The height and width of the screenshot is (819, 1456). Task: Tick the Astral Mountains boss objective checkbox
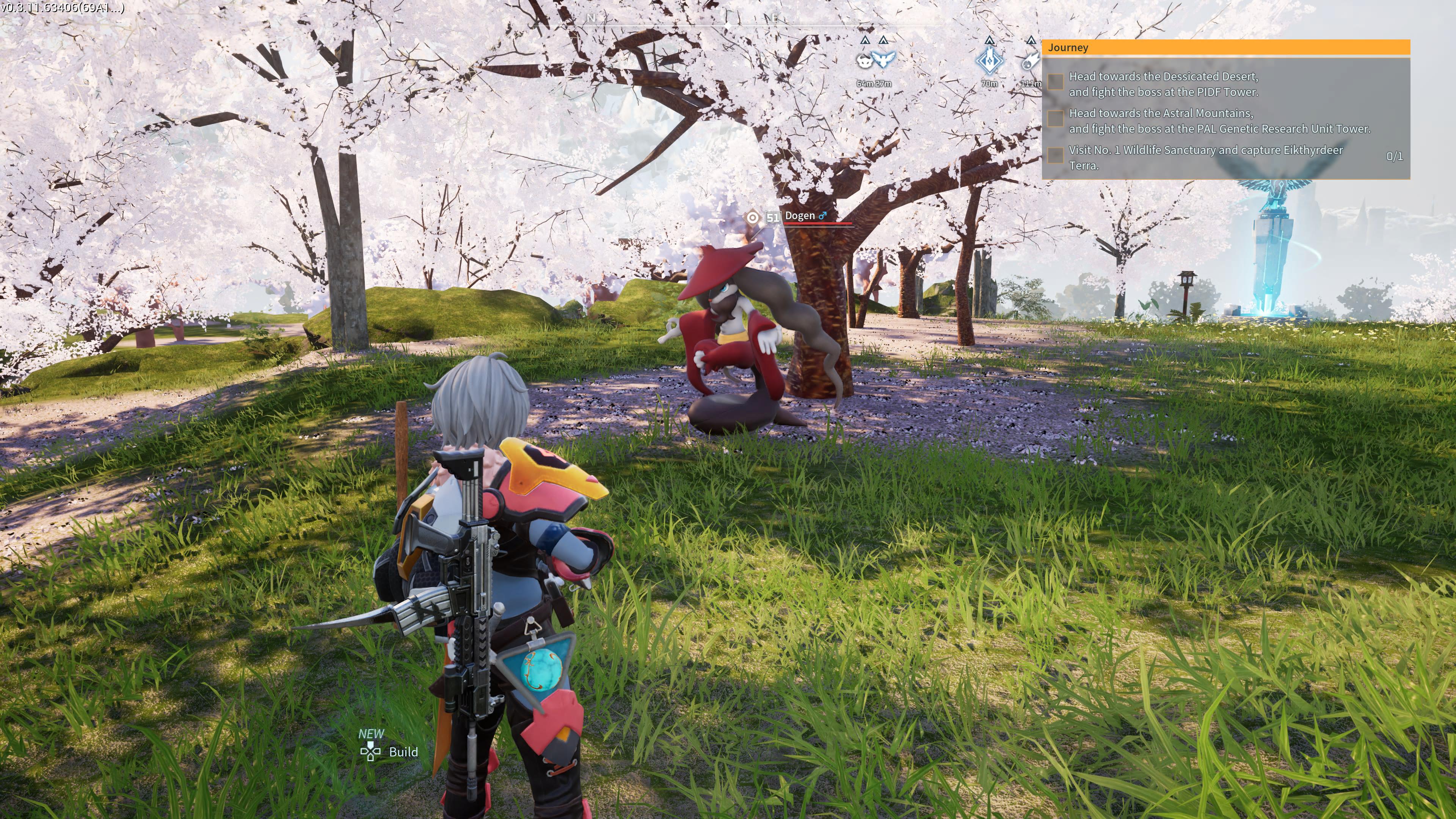pyautogui.click(x=1055, y=119)
